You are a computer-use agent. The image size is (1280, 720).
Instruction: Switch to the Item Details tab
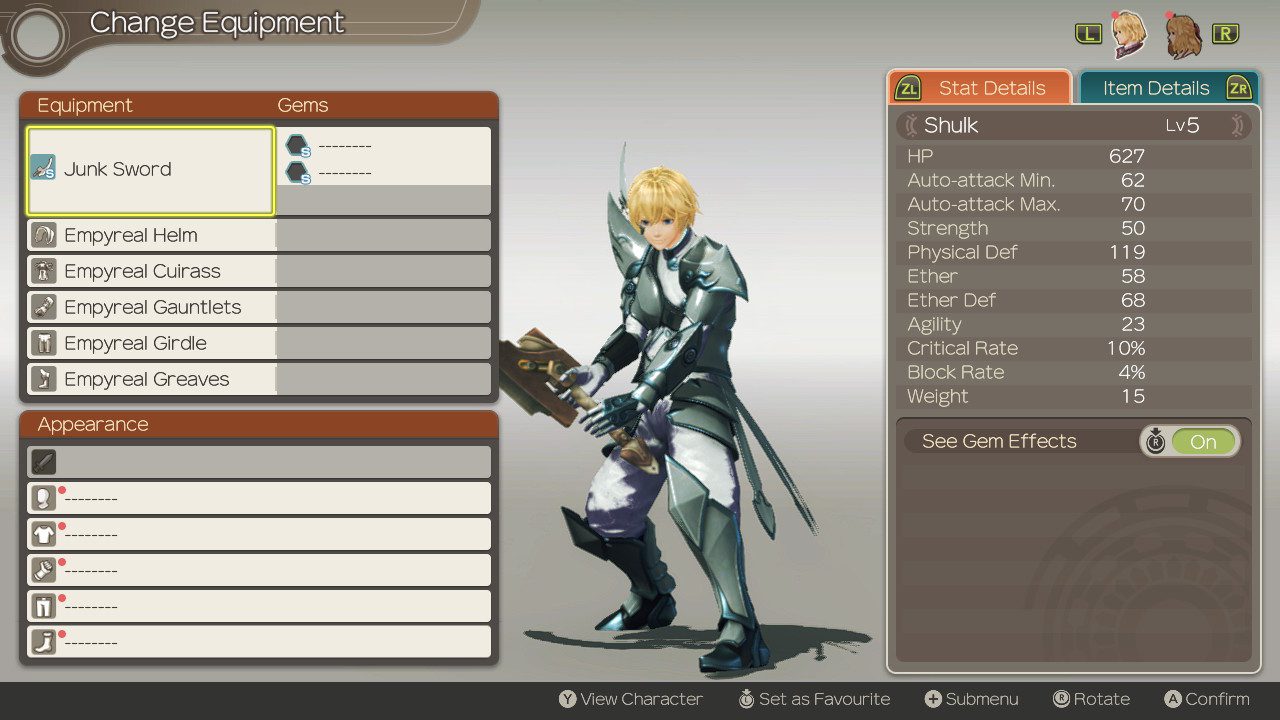(x=1155, y=88)
